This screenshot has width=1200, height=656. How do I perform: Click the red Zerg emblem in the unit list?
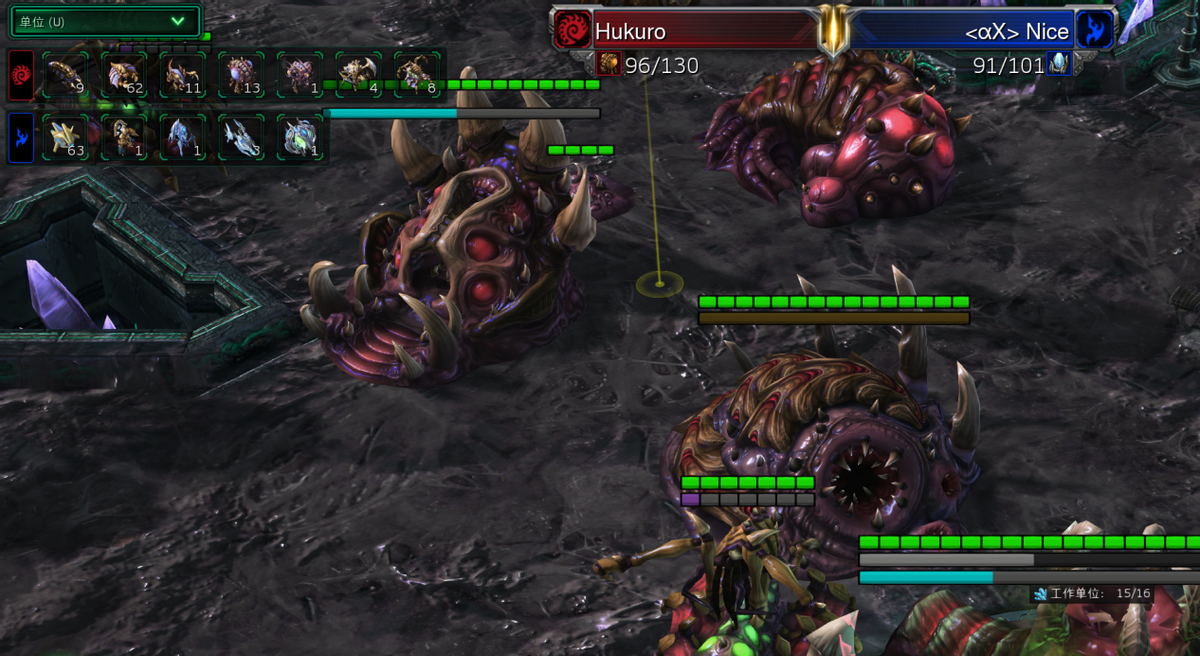[x=21, y=75]
